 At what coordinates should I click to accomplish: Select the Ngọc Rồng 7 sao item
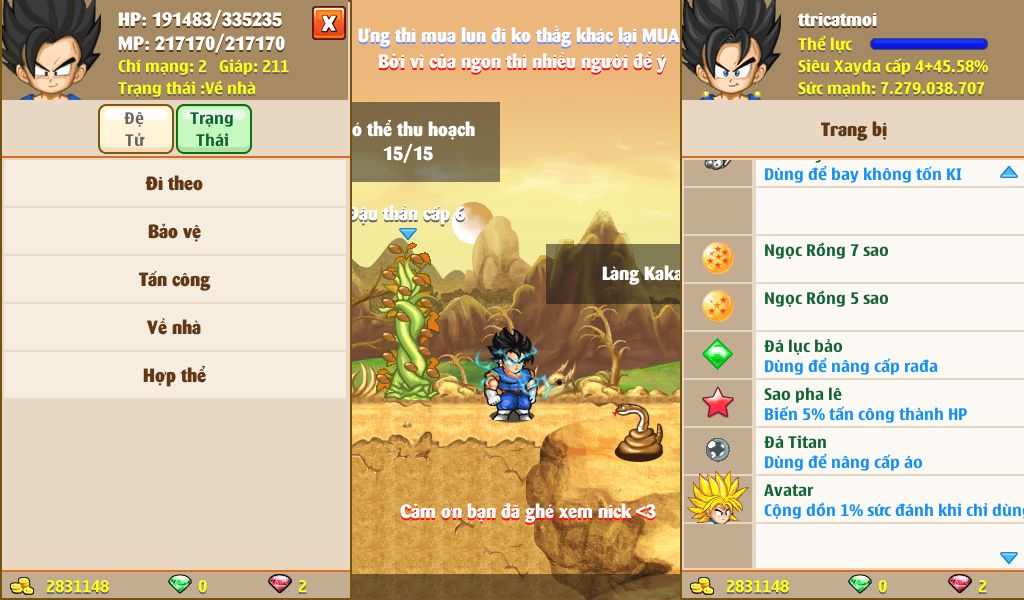(852, 259)
